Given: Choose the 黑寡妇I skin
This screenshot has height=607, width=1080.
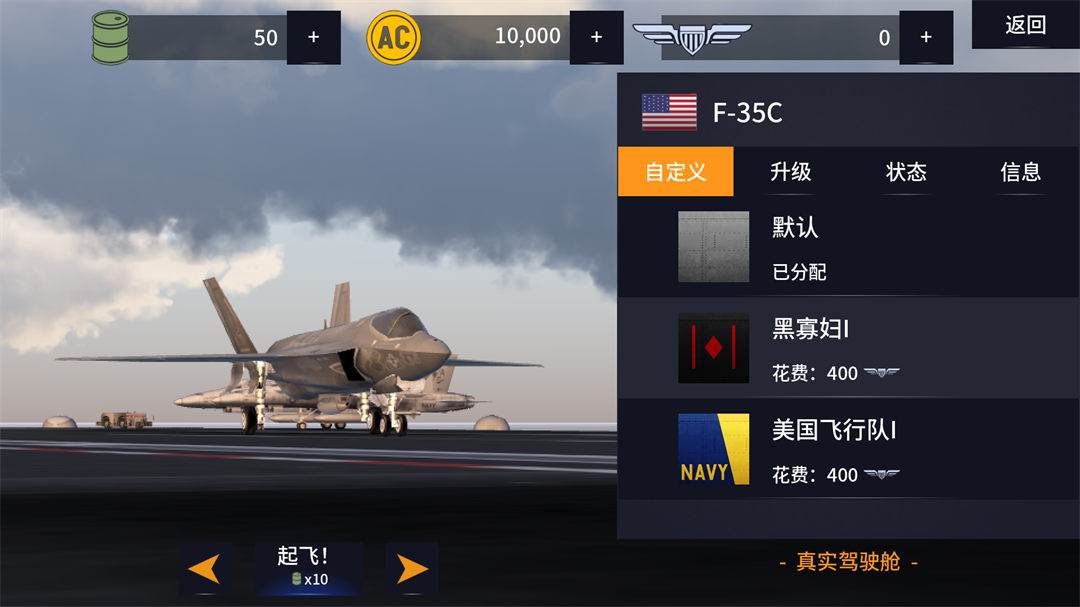Looking at the screenshot, I should [x=848, y=348].
